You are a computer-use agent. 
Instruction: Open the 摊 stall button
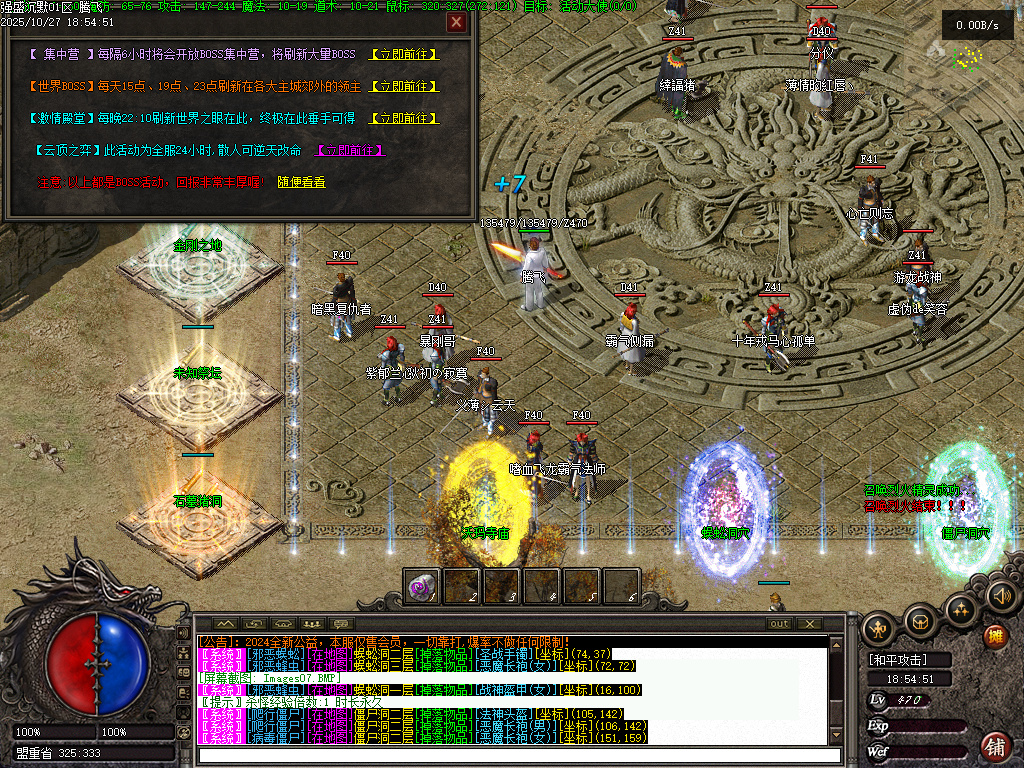995,636
